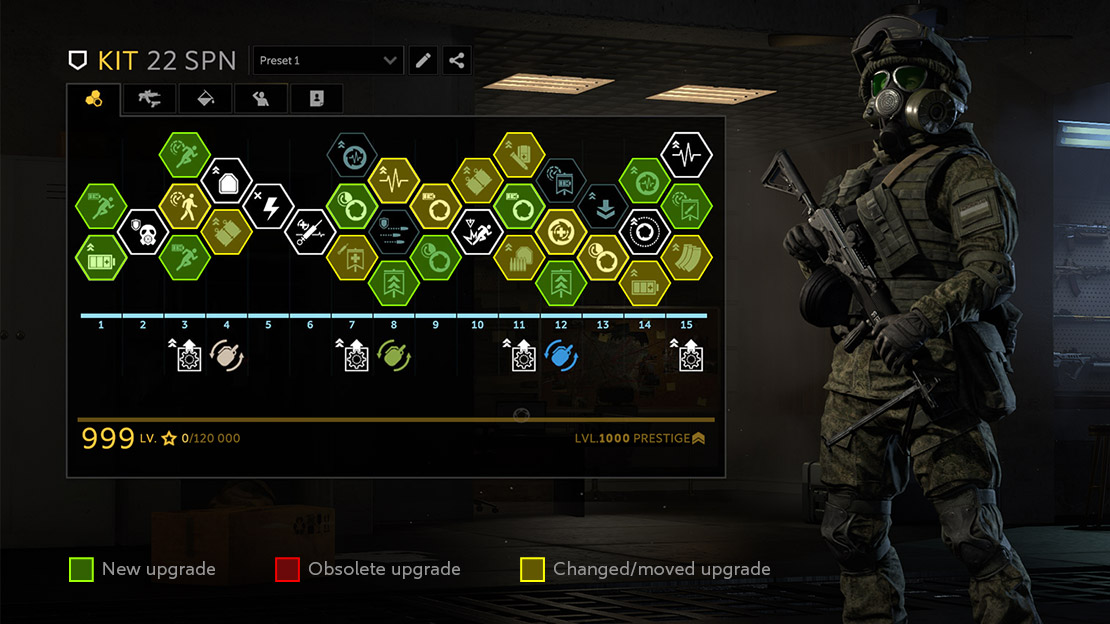
Task: Pick the white armor plate upgrade
Action: [x=226, y=181]
